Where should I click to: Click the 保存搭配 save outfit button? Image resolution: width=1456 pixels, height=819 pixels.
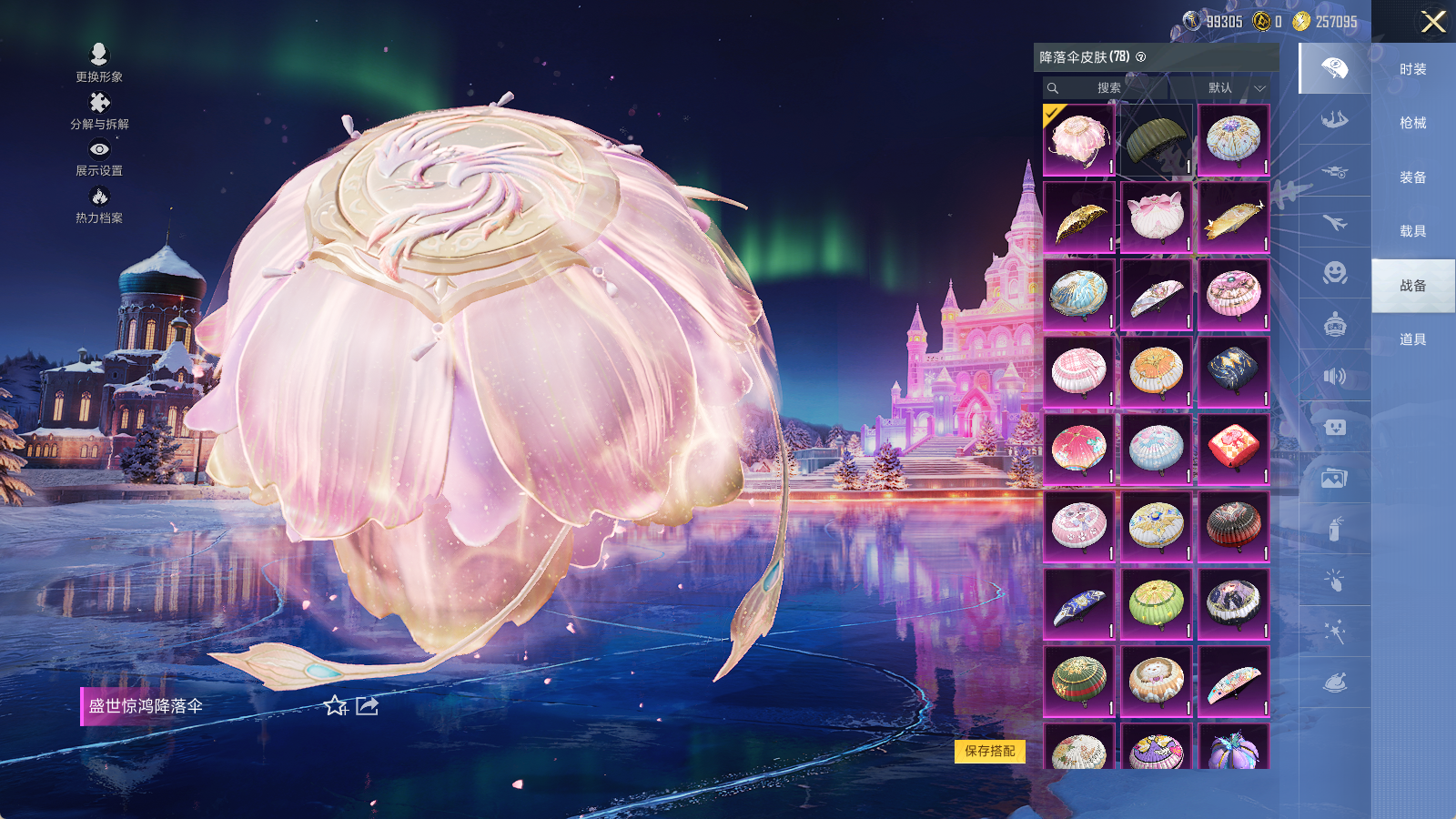[990, 751]
